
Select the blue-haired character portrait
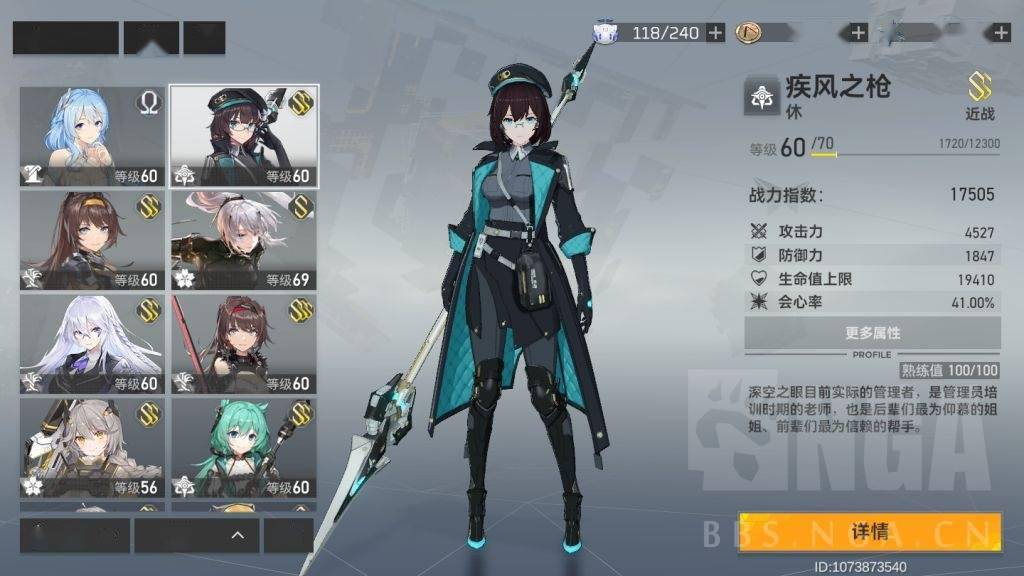(x=92, y=137)
